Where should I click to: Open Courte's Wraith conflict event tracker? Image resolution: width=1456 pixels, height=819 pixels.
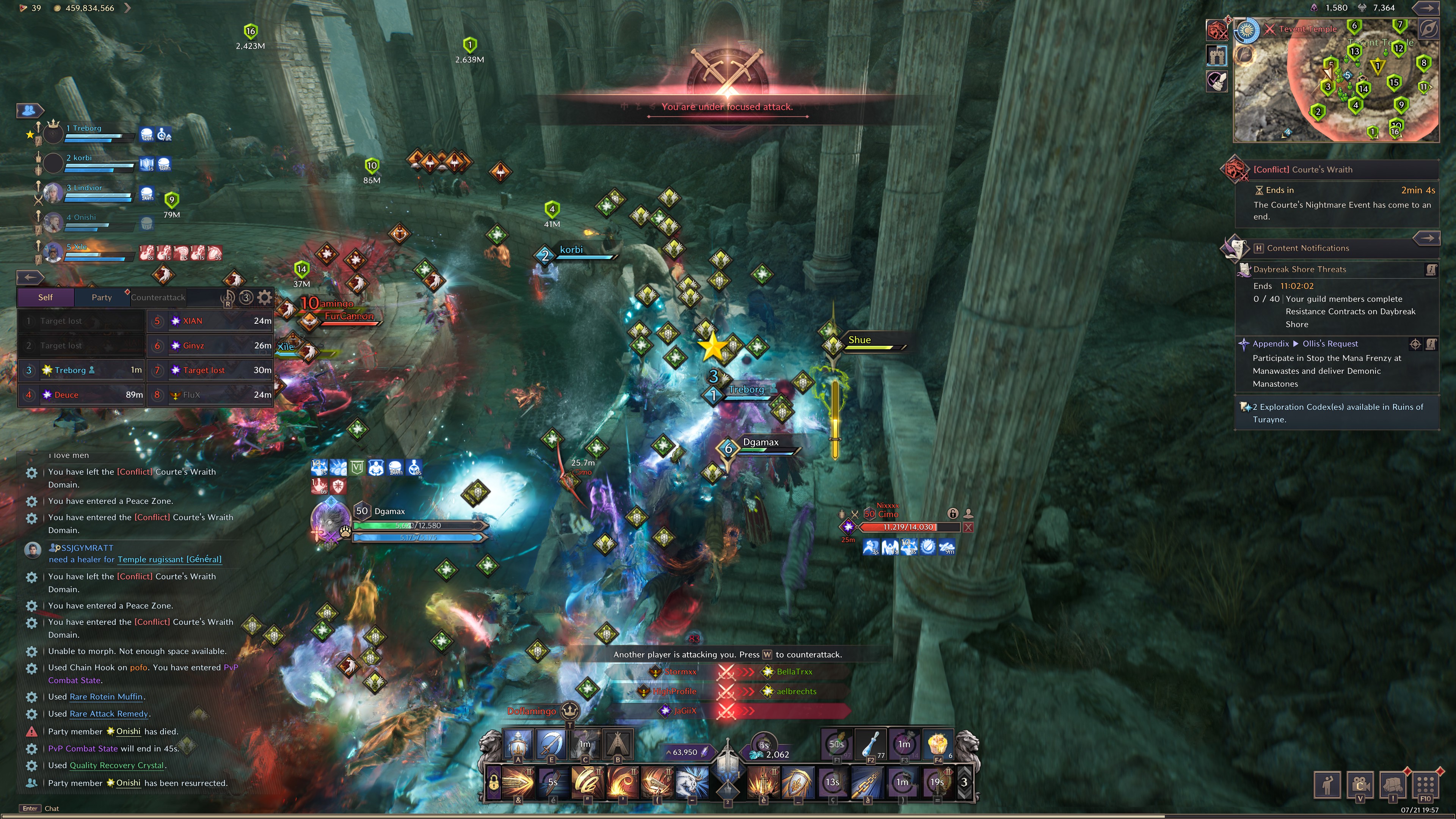coord(1303,169)
